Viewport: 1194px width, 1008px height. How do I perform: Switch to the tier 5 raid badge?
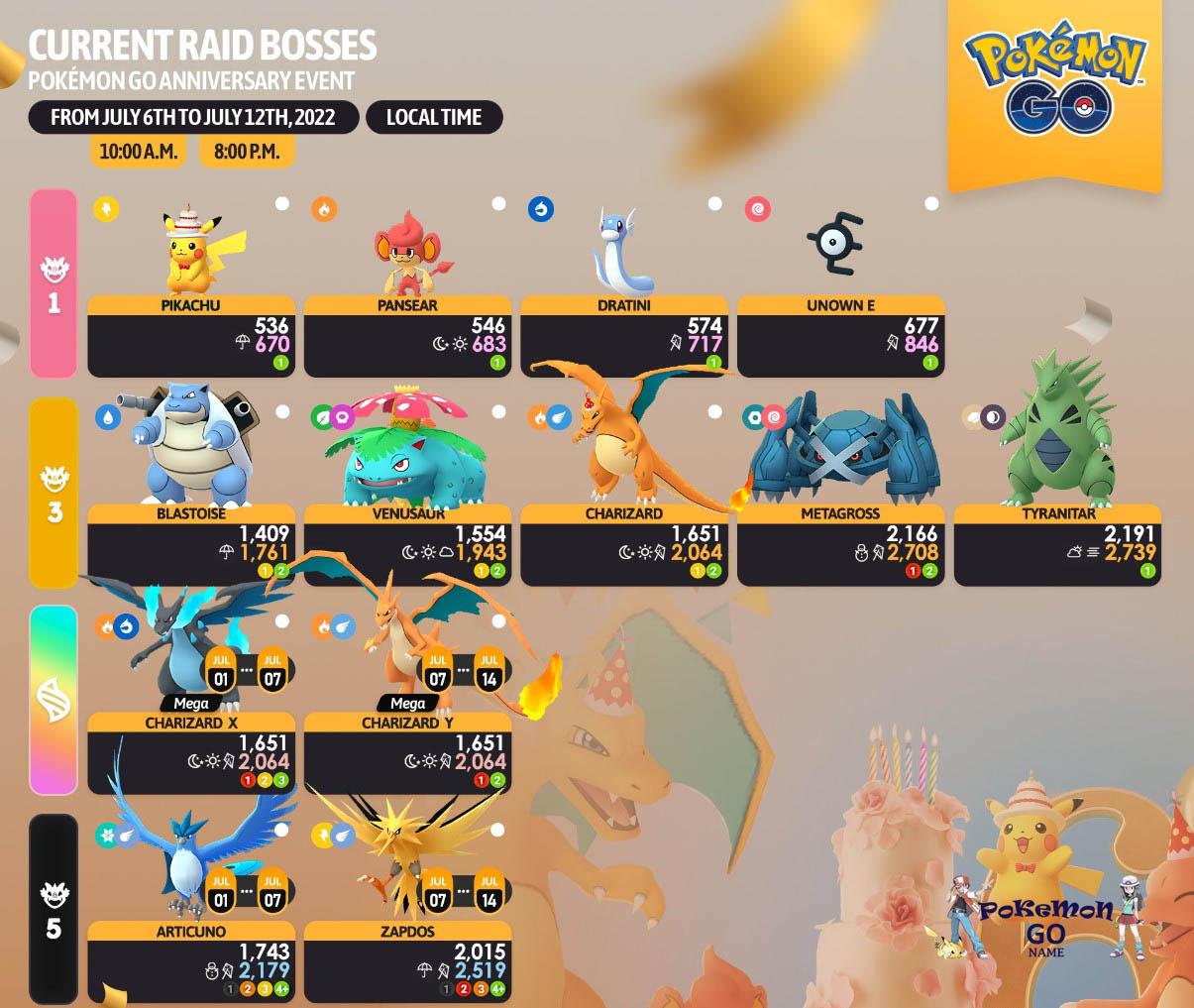[54, 909]
